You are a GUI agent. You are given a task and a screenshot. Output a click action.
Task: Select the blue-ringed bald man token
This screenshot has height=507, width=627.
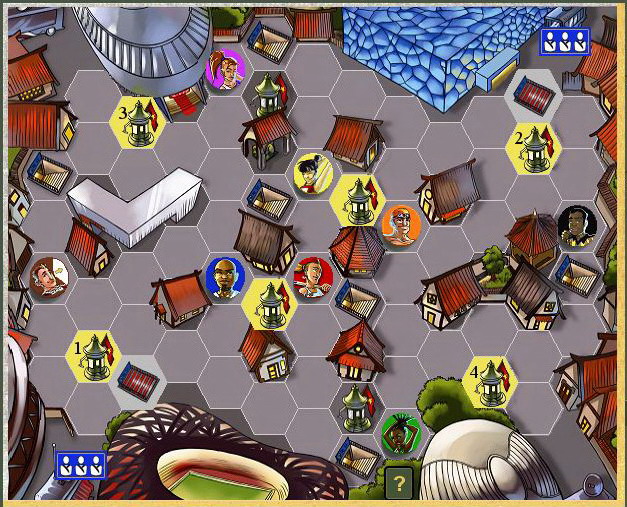pos(224,277)
